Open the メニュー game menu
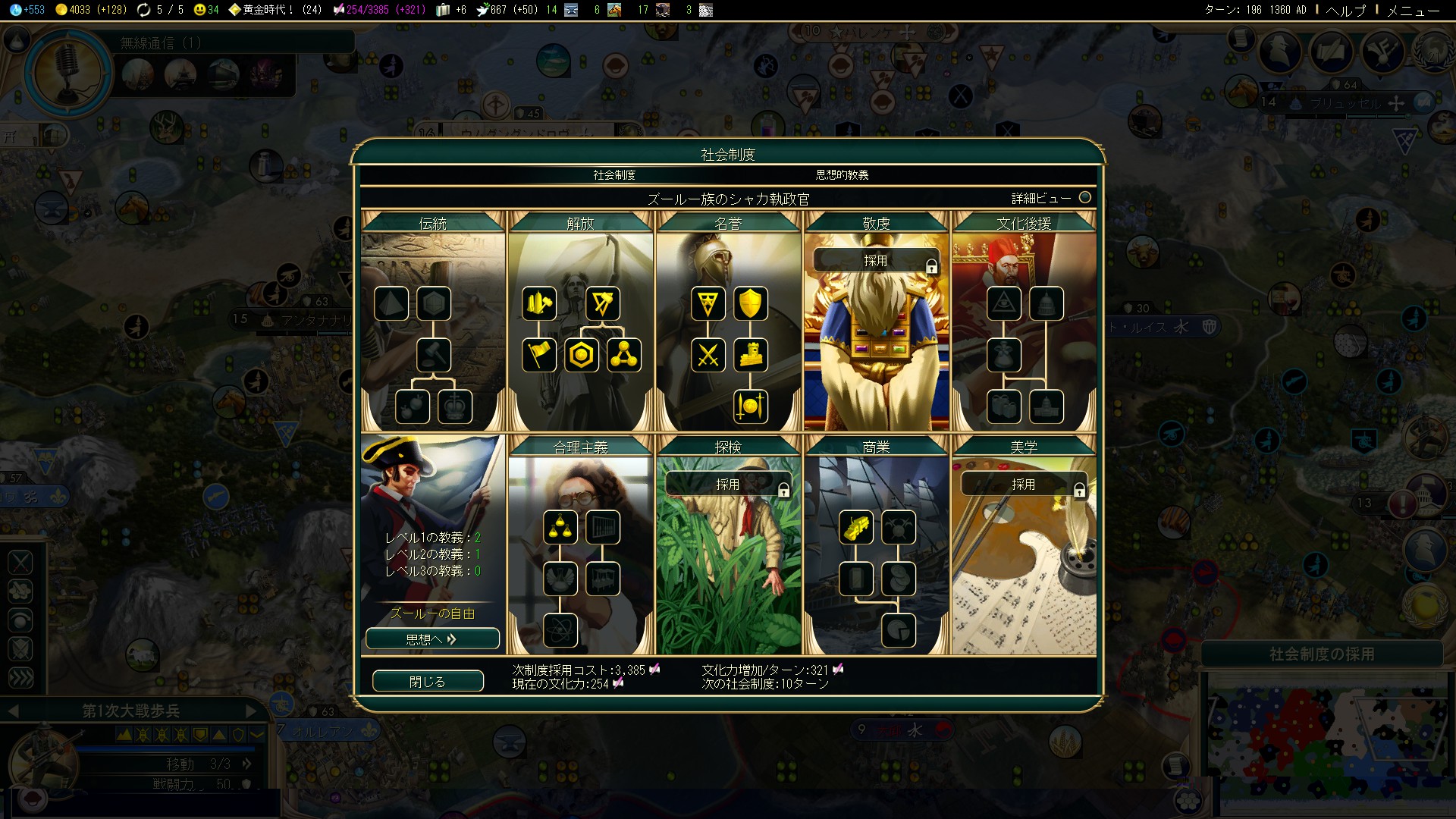 (x=1412, y=11)
